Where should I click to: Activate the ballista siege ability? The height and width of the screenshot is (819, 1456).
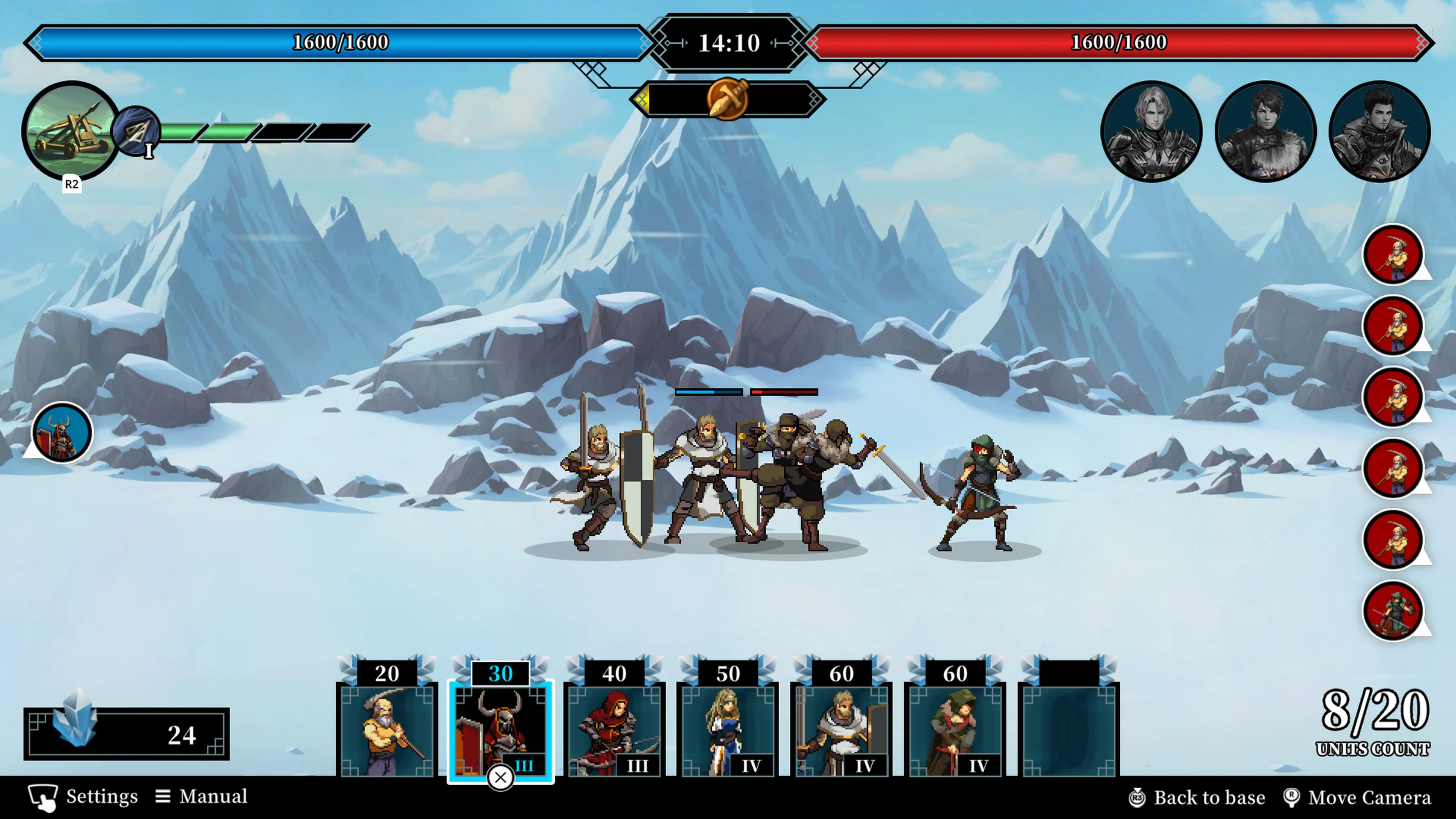coord(71,131)
